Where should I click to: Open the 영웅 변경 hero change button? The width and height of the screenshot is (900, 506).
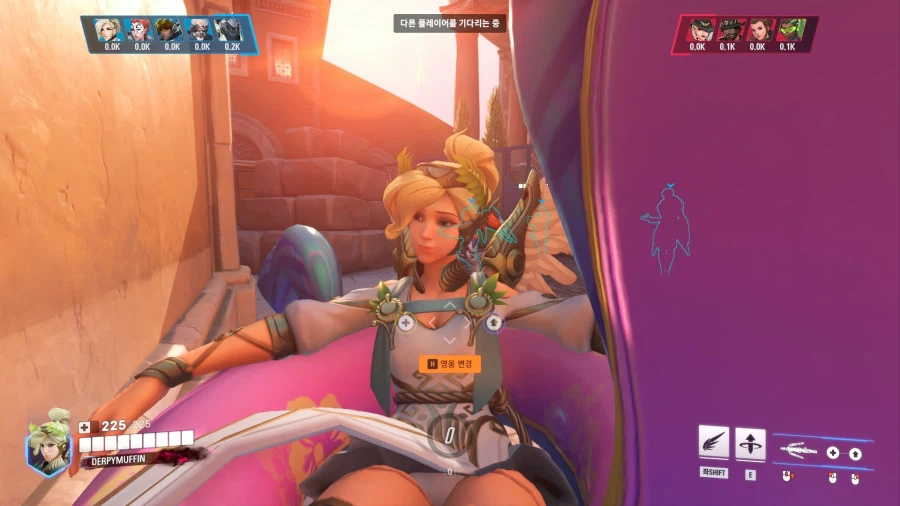click(x=449, y=364)
